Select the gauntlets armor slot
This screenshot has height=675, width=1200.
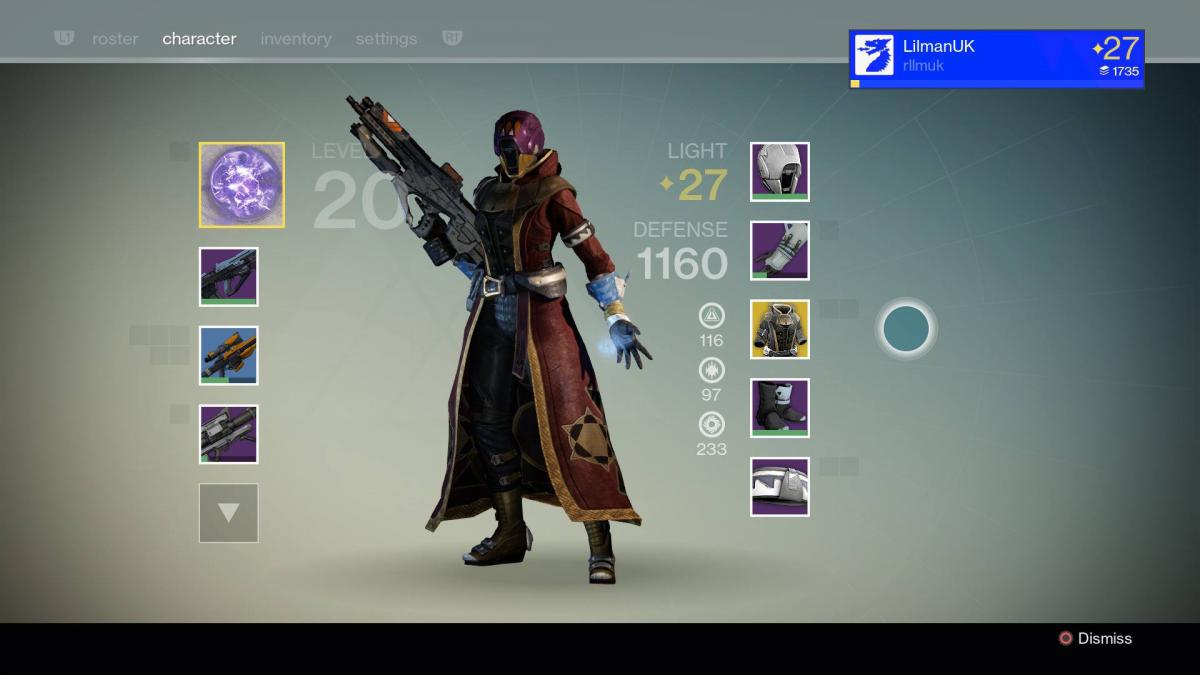780,251
